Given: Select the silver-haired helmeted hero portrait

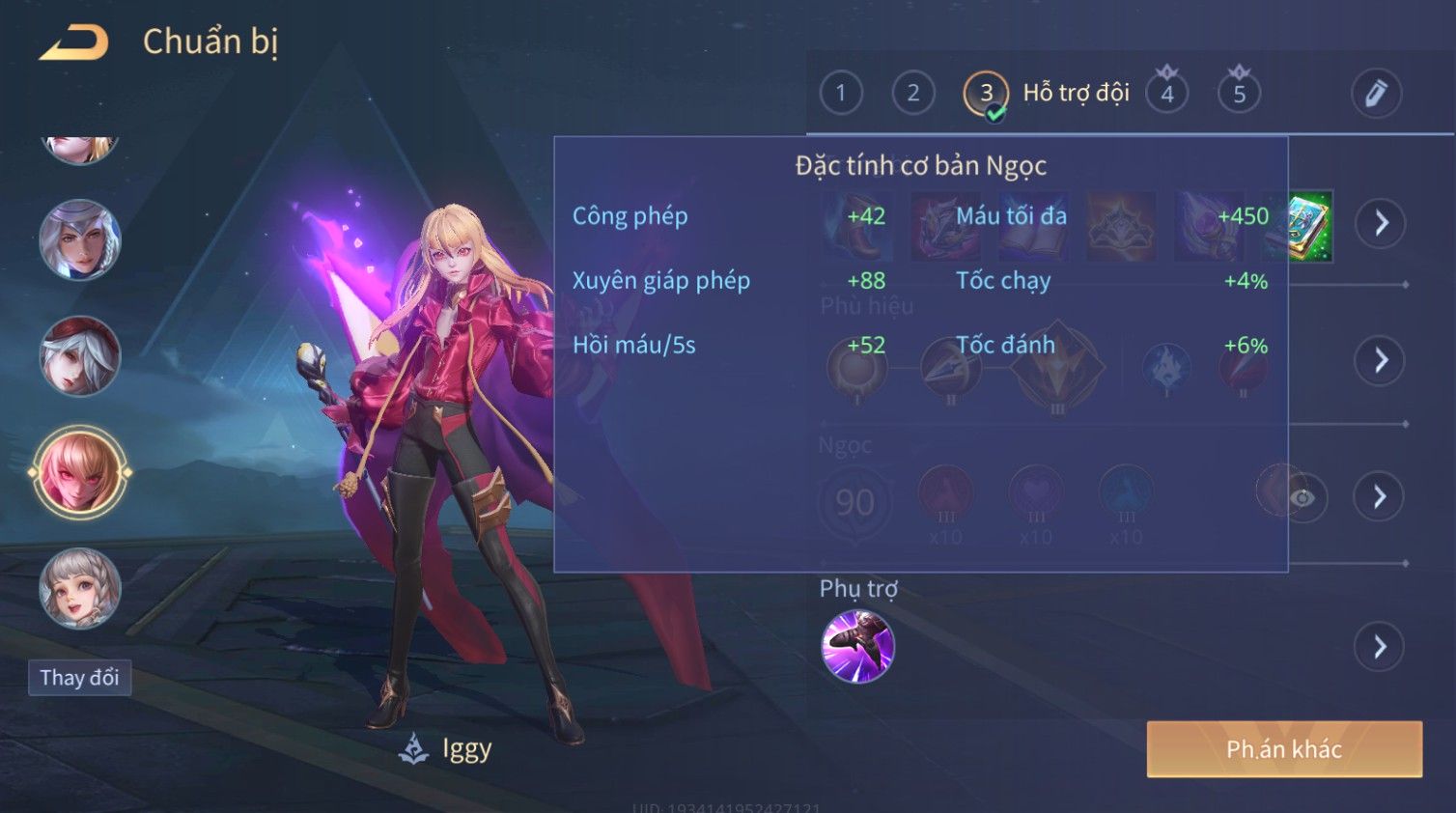Looking at the screenshot, I should click(x=79, y=239).
